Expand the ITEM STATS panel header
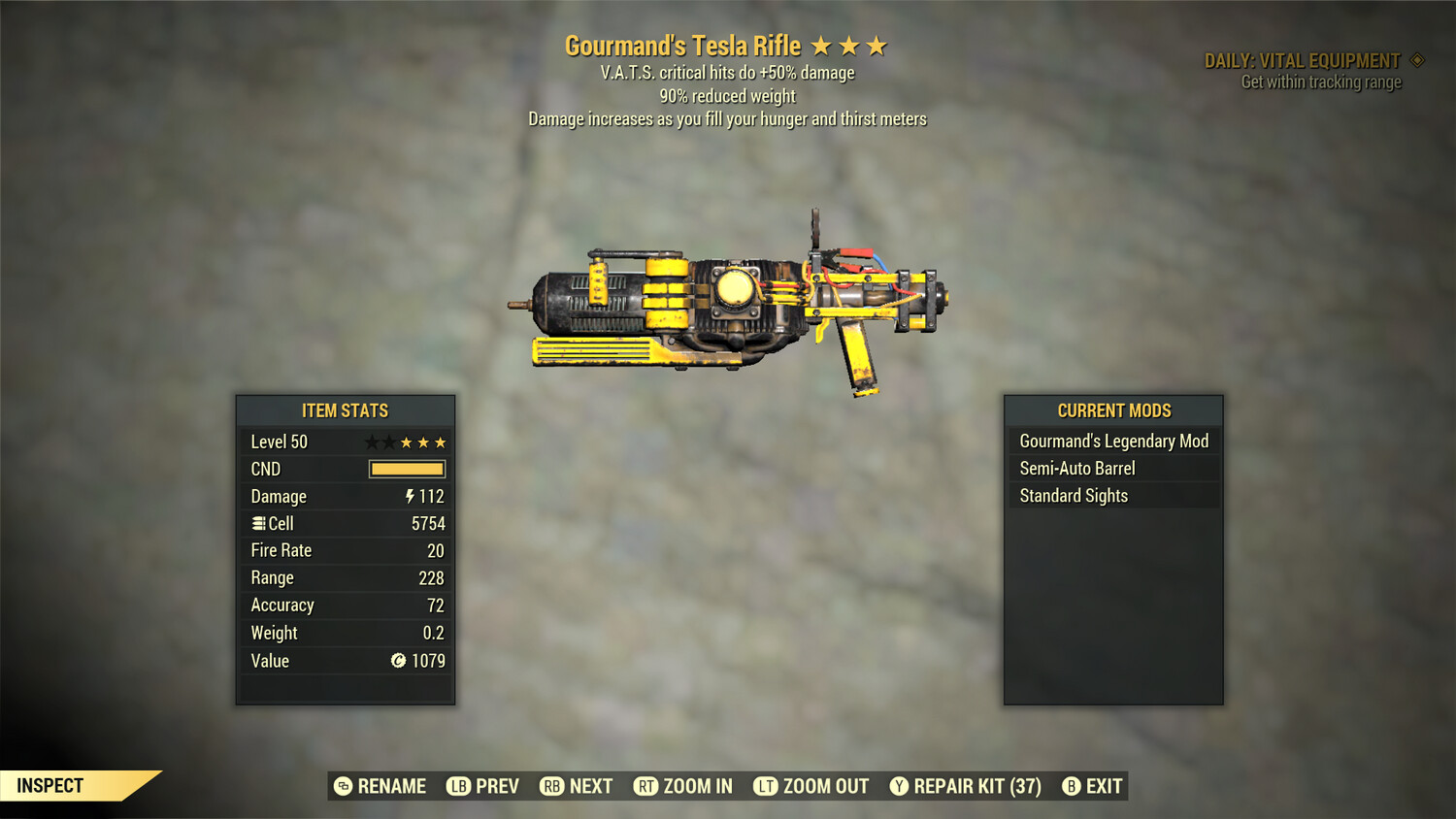 point(346,410)
